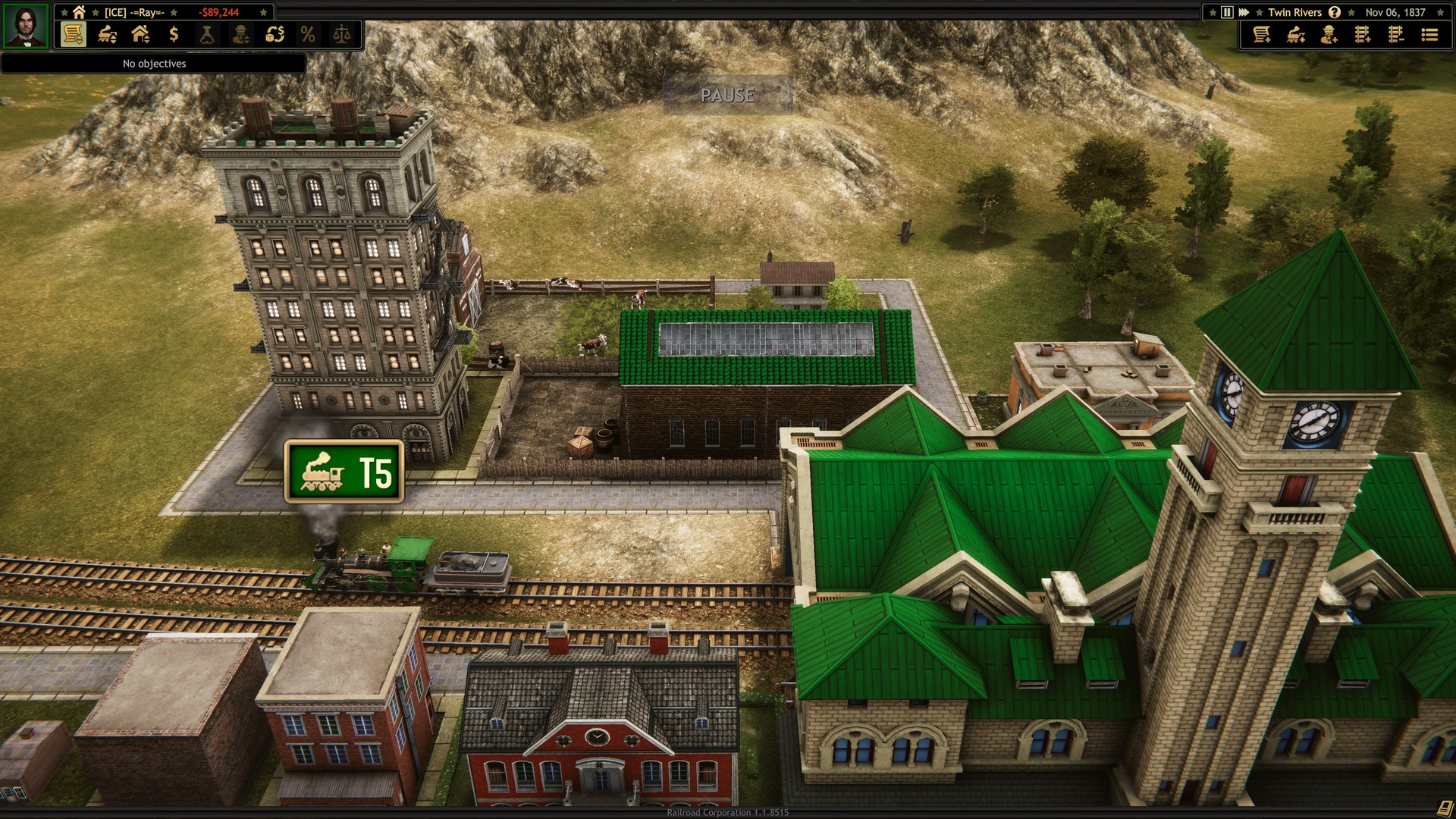Toggle the pause button
Viewport: 1456px width, 819px height.
1227,12
